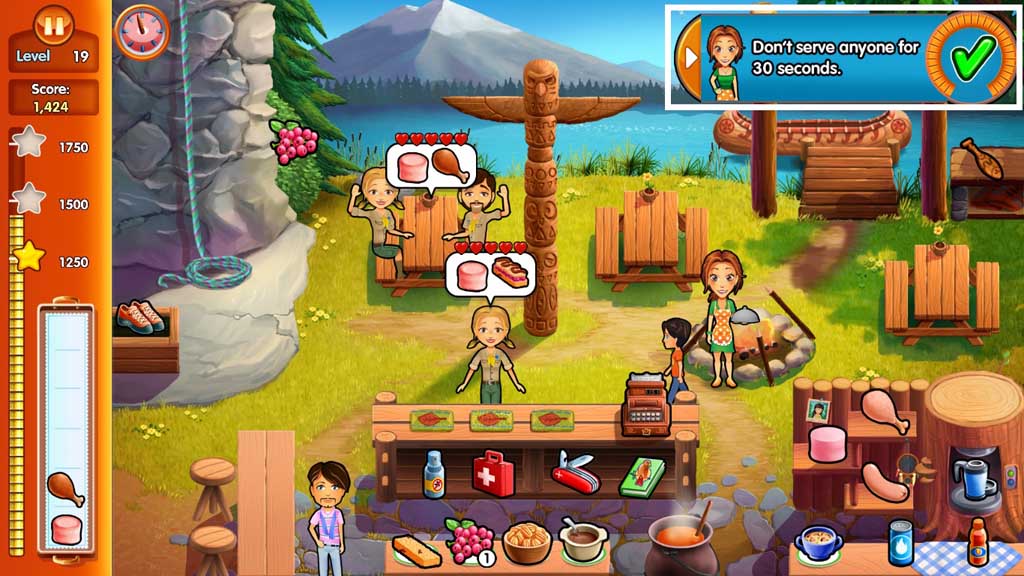
Task: Select the pink ham on the tray
Action: [66, 529]
